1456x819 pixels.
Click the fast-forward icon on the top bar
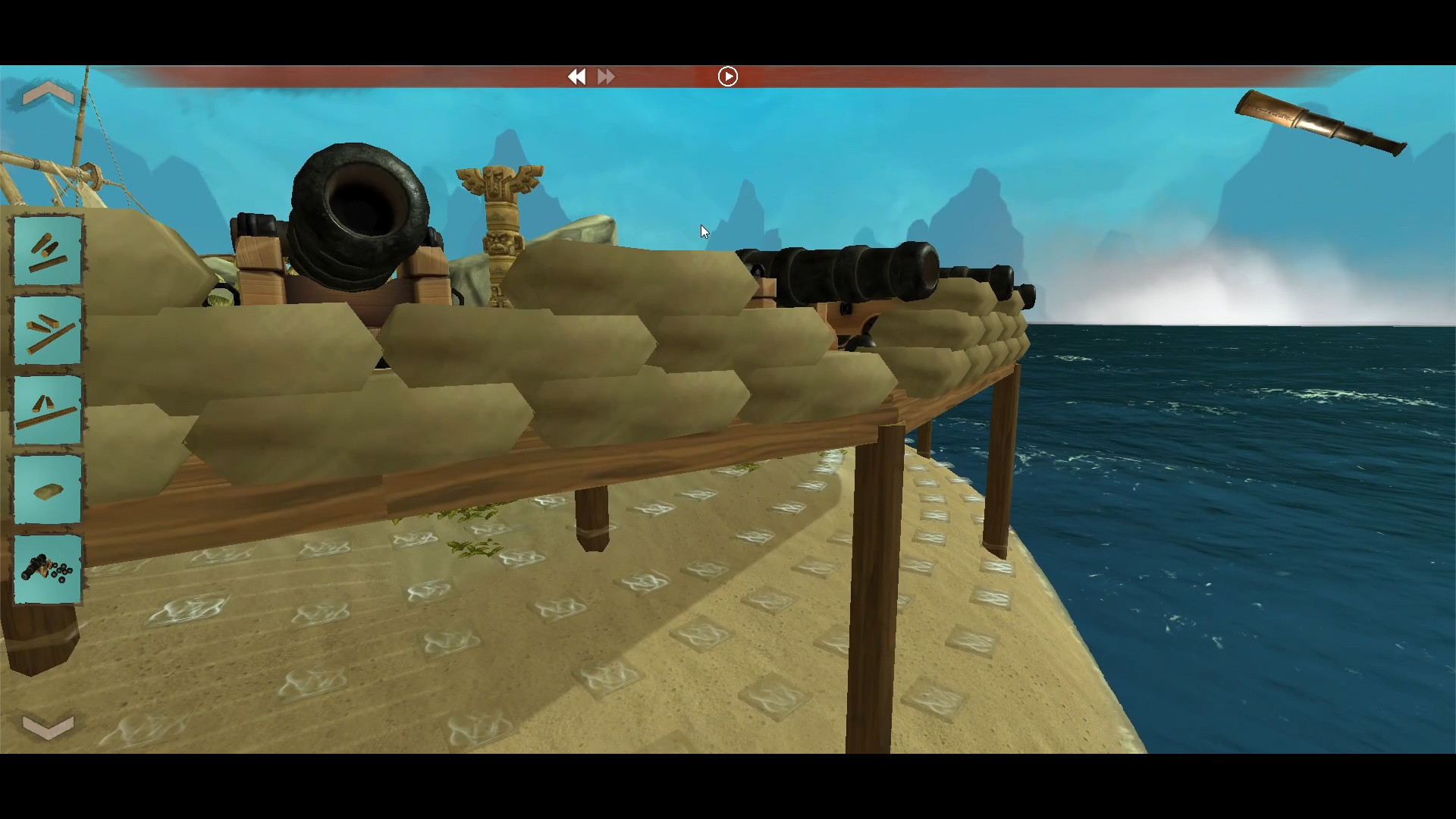(x=606, y=77)
